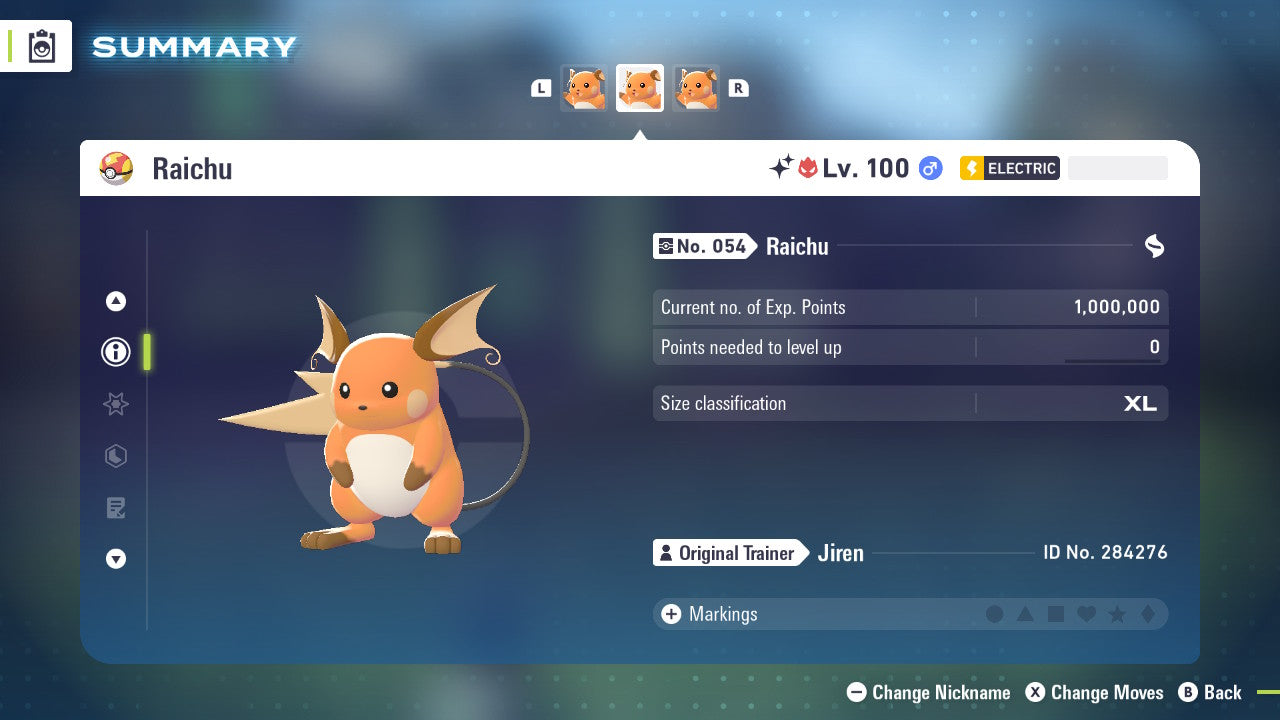Click the shiny leaf mark beside the Pokédex number
1280x720 pixels.
click(x=1155, y=246)
